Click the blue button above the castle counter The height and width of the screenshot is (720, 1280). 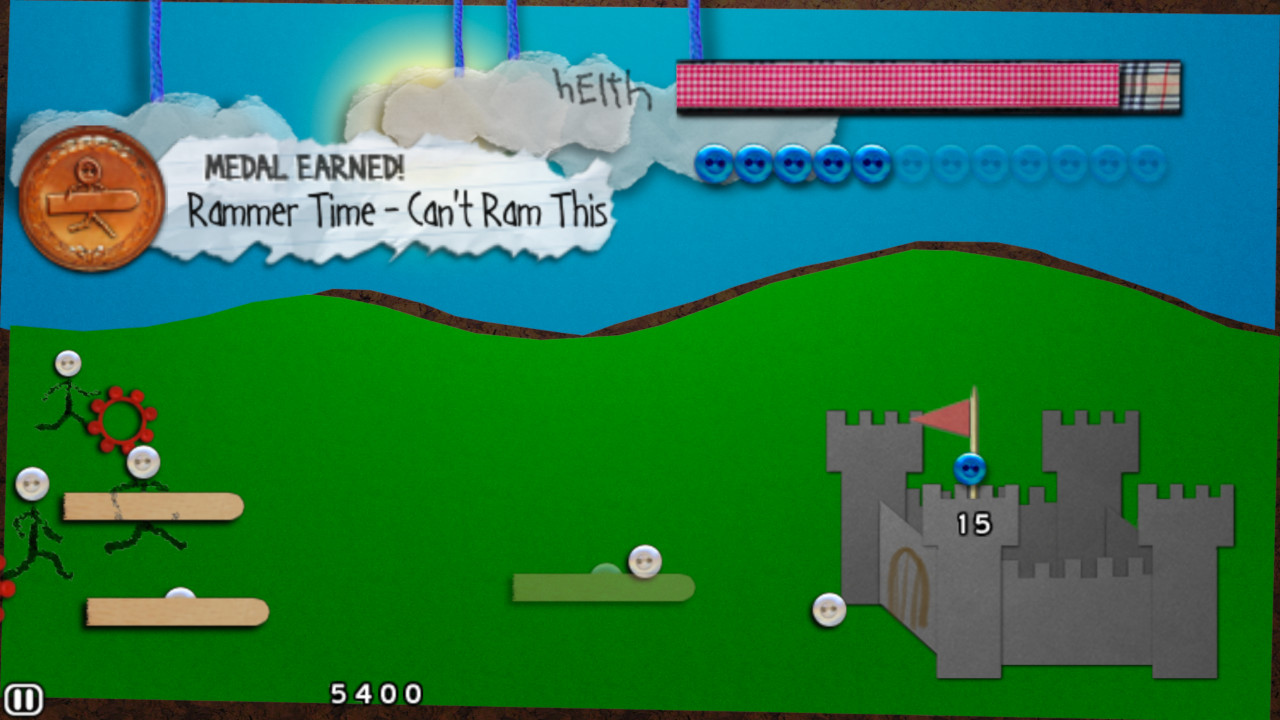click(968, 467)
